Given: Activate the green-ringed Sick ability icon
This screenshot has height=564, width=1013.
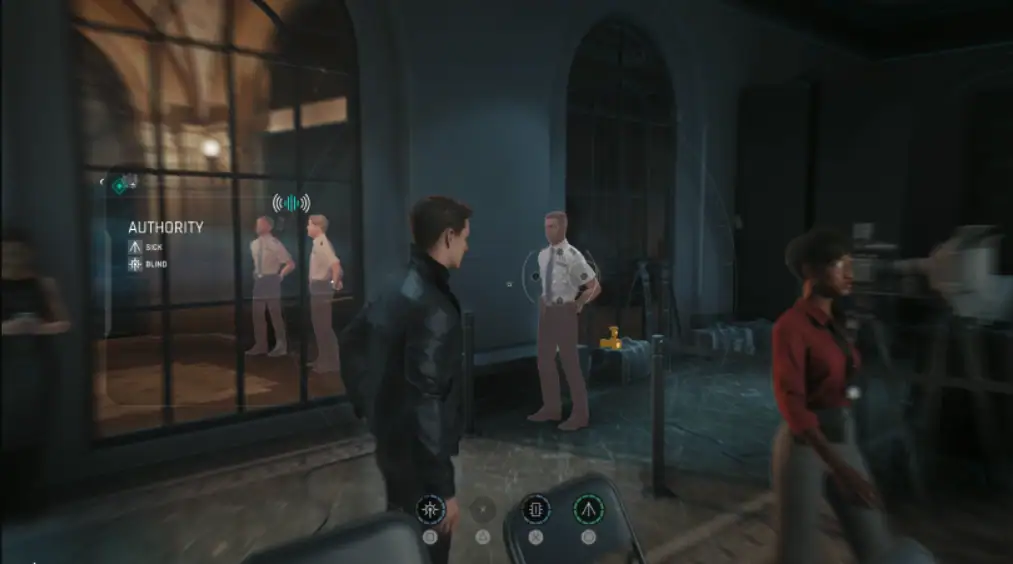Looking at the screenshot, I should (x=588, y=510).
